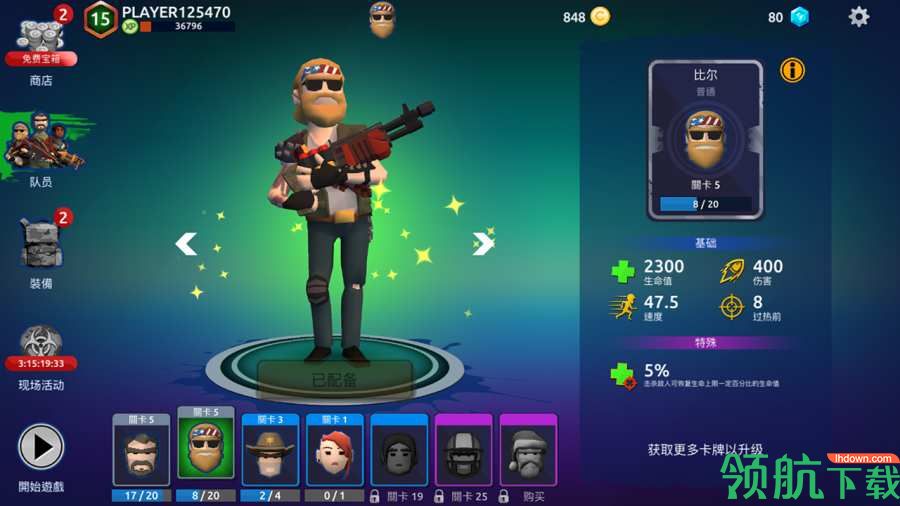
Task: Select the locked character card 關卡 19
Action: click(x=399, y=455)
